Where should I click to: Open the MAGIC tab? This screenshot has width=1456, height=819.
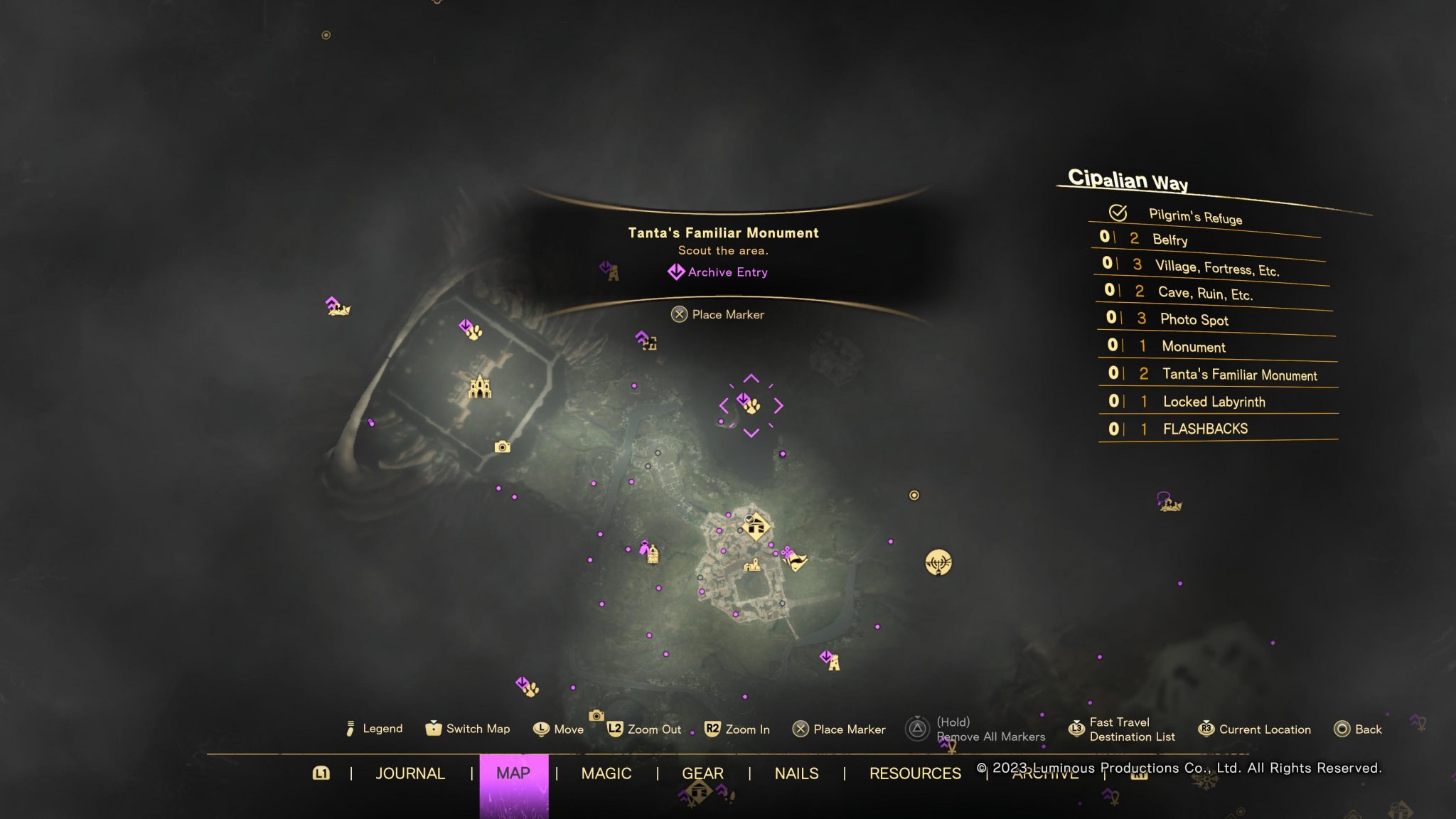pos(606,773)
